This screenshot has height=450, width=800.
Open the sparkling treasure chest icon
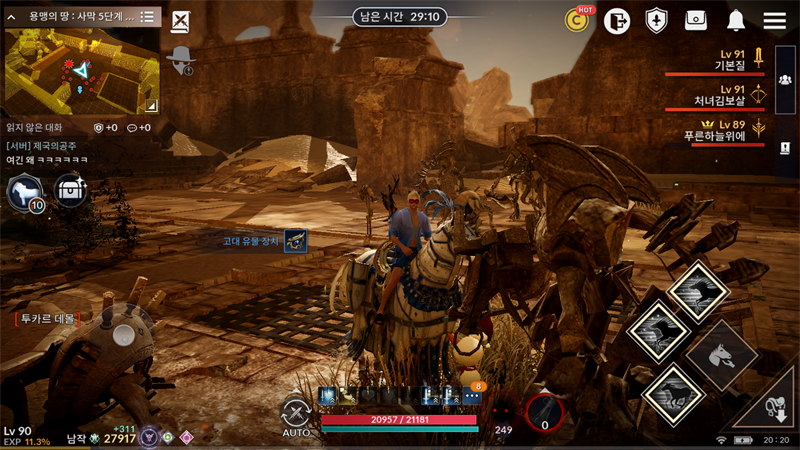click(71, 190)
